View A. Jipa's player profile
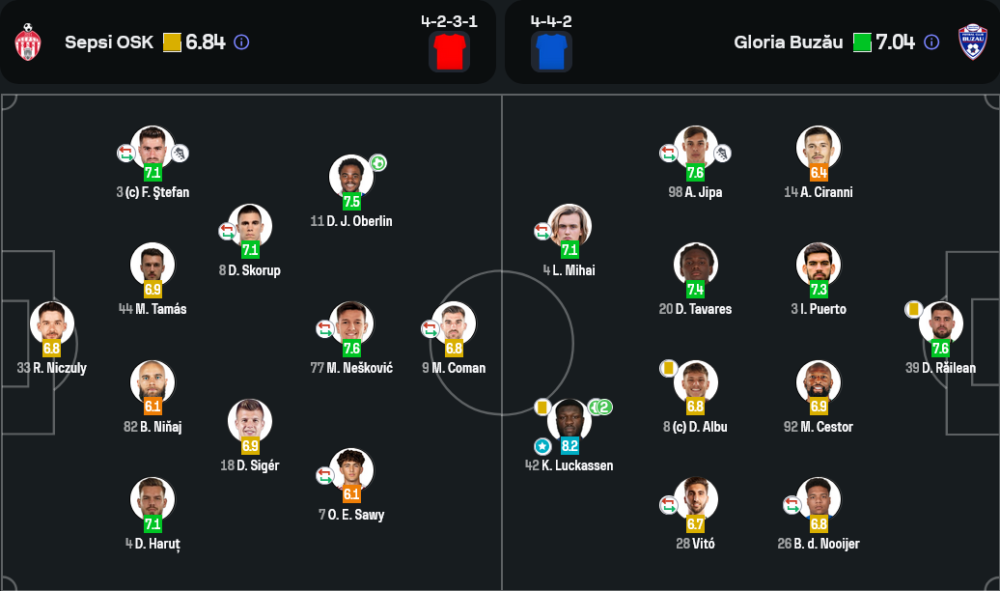This screenshot has width=1000, height=591. pyautogui.click(x=695, y=148)
